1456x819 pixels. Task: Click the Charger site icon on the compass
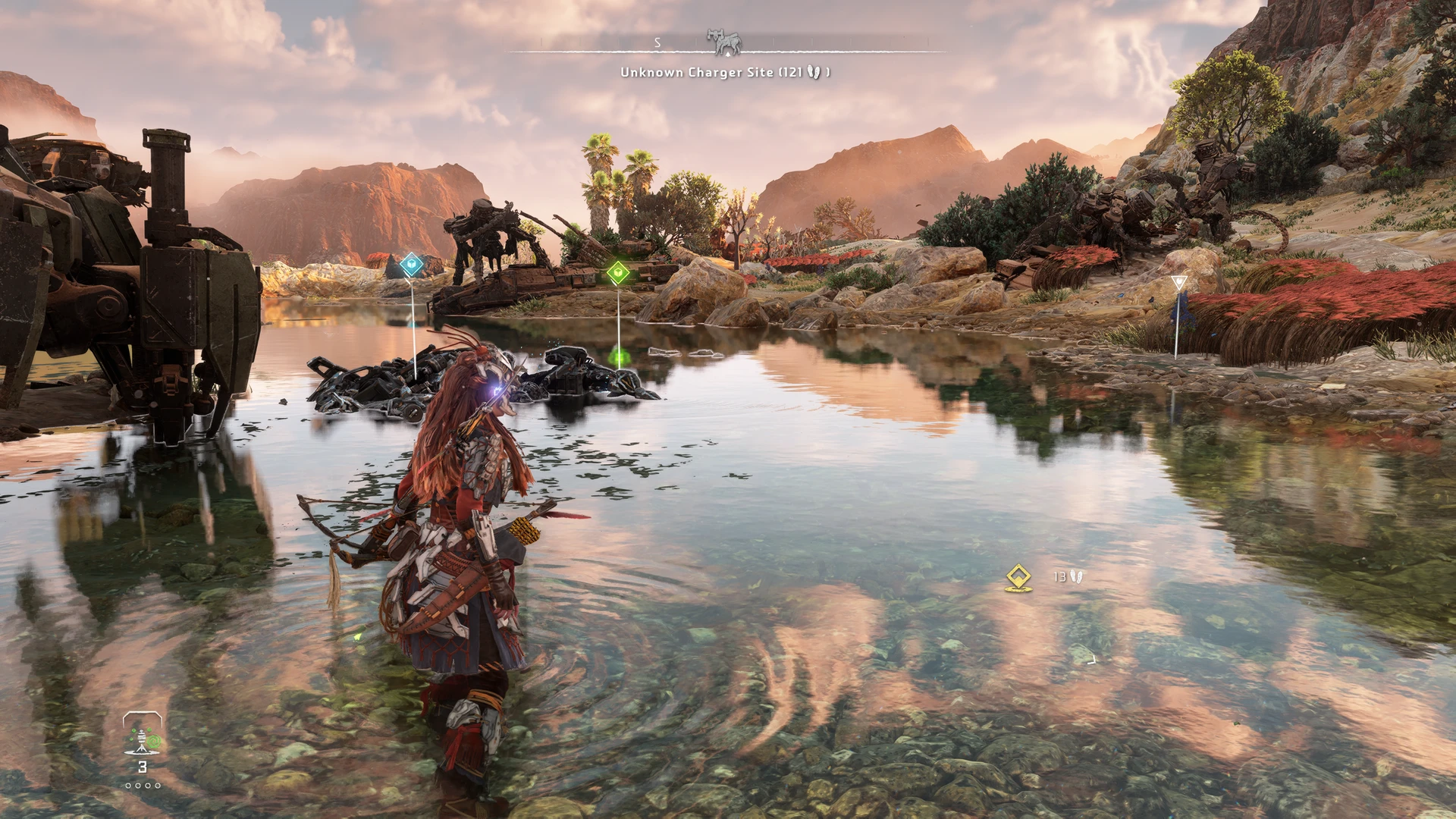tap(724, 41)
